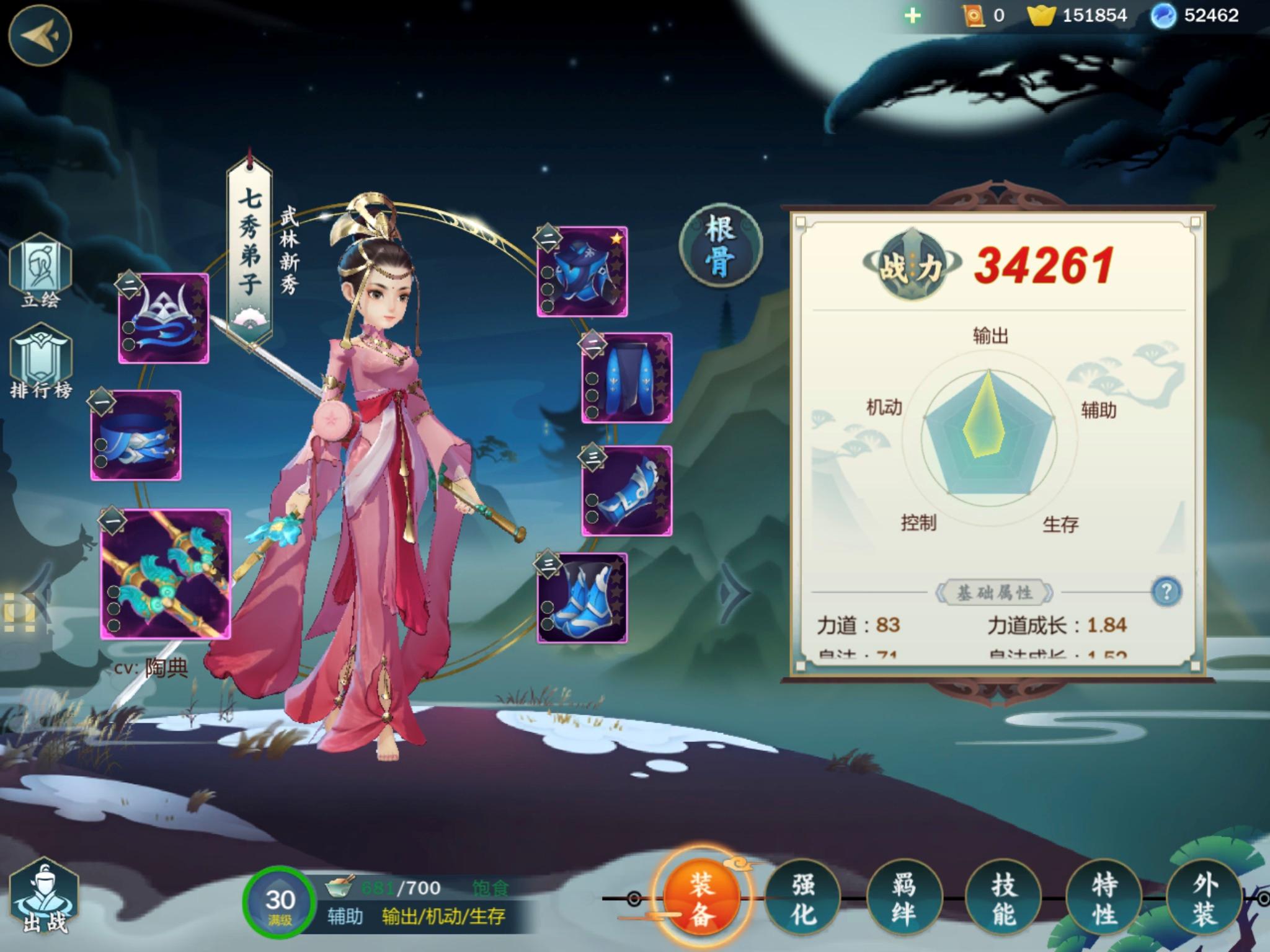This screenshot has height=952, width=1270.
Task: Go back with the arrow button
Action: click(x=40, y=35)
